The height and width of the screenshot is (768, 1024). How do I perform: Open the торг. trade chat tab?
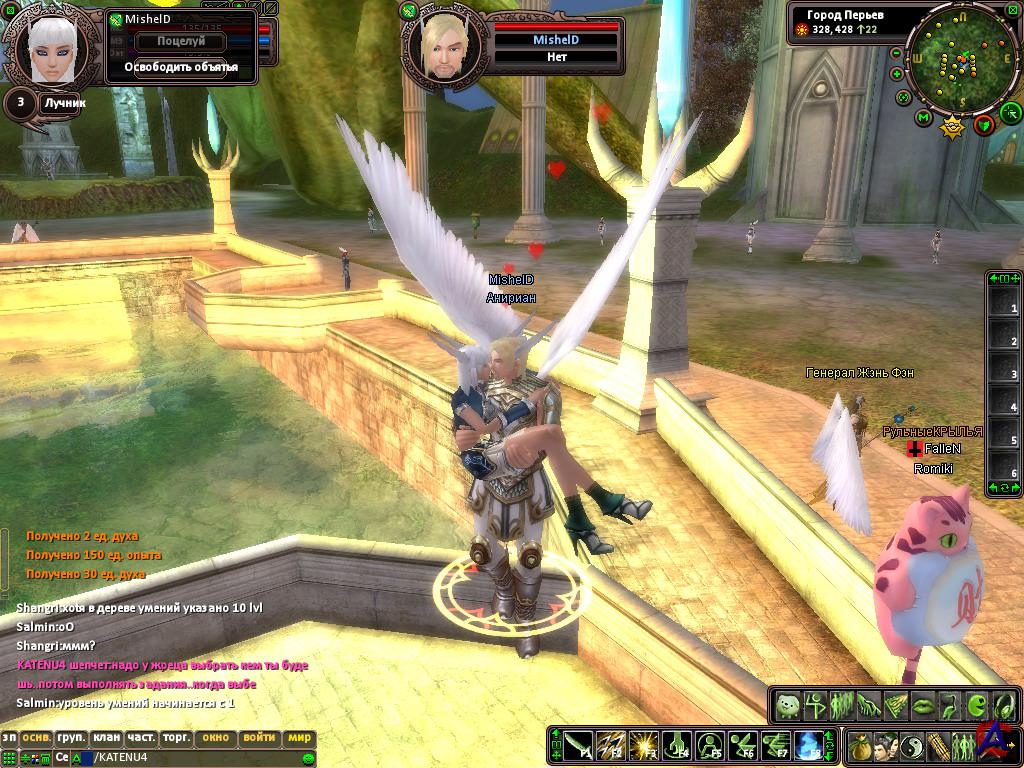(177, 738)
